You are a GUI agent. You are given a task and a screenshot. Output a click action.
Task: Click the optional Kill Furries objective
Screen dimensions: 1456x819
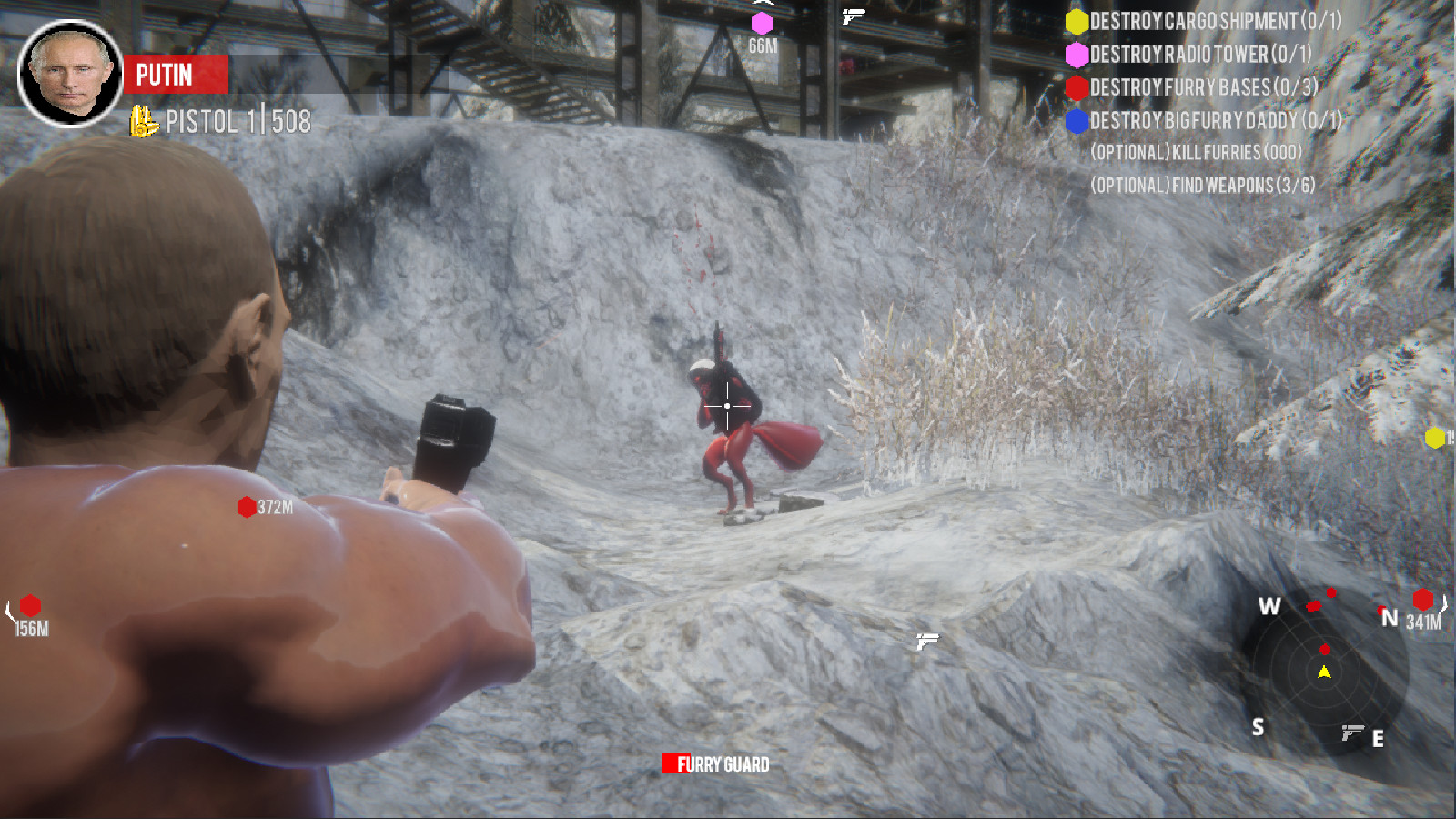click(x=1196, y=152)
